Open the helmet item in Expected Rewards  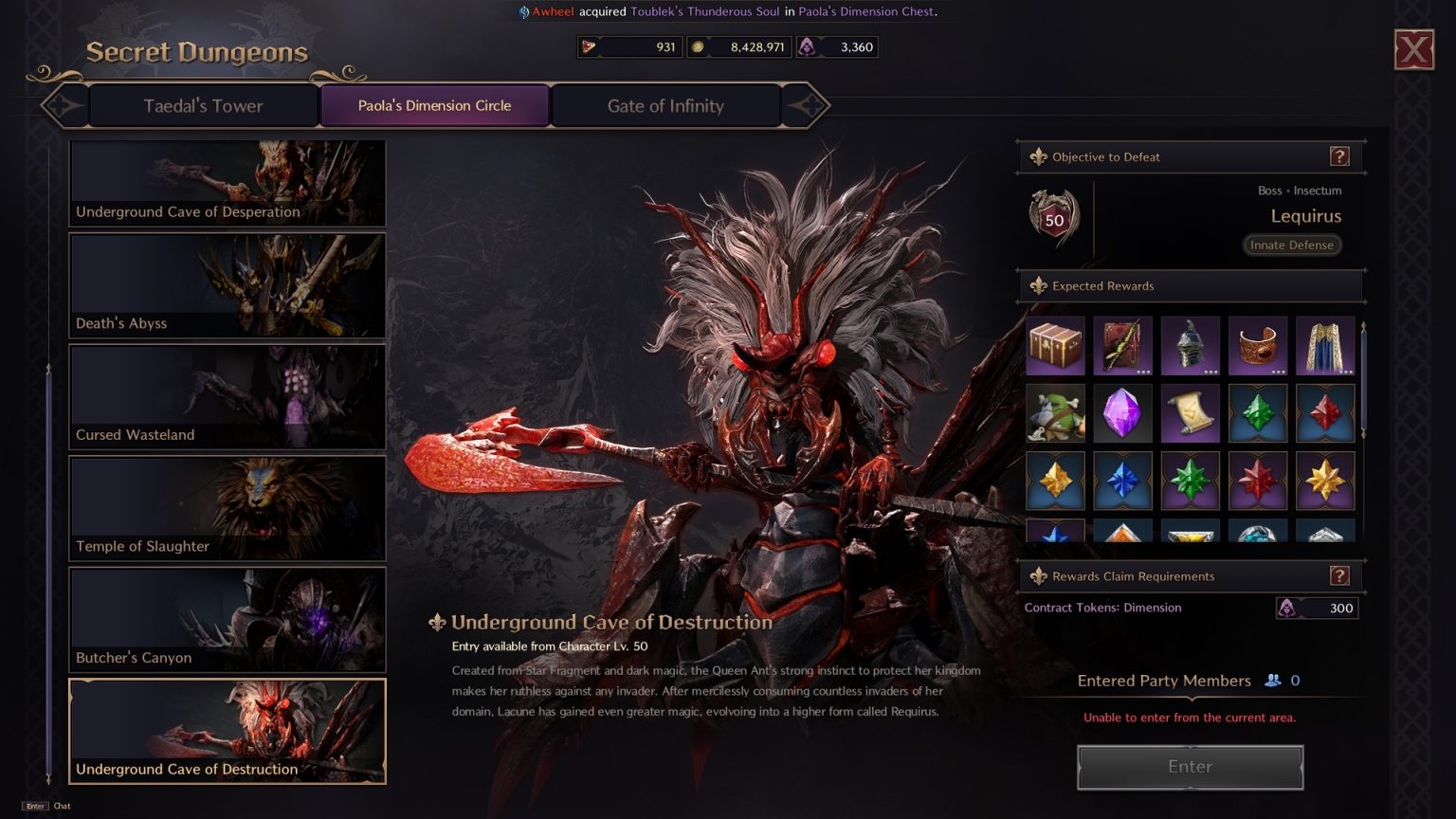1190,346
